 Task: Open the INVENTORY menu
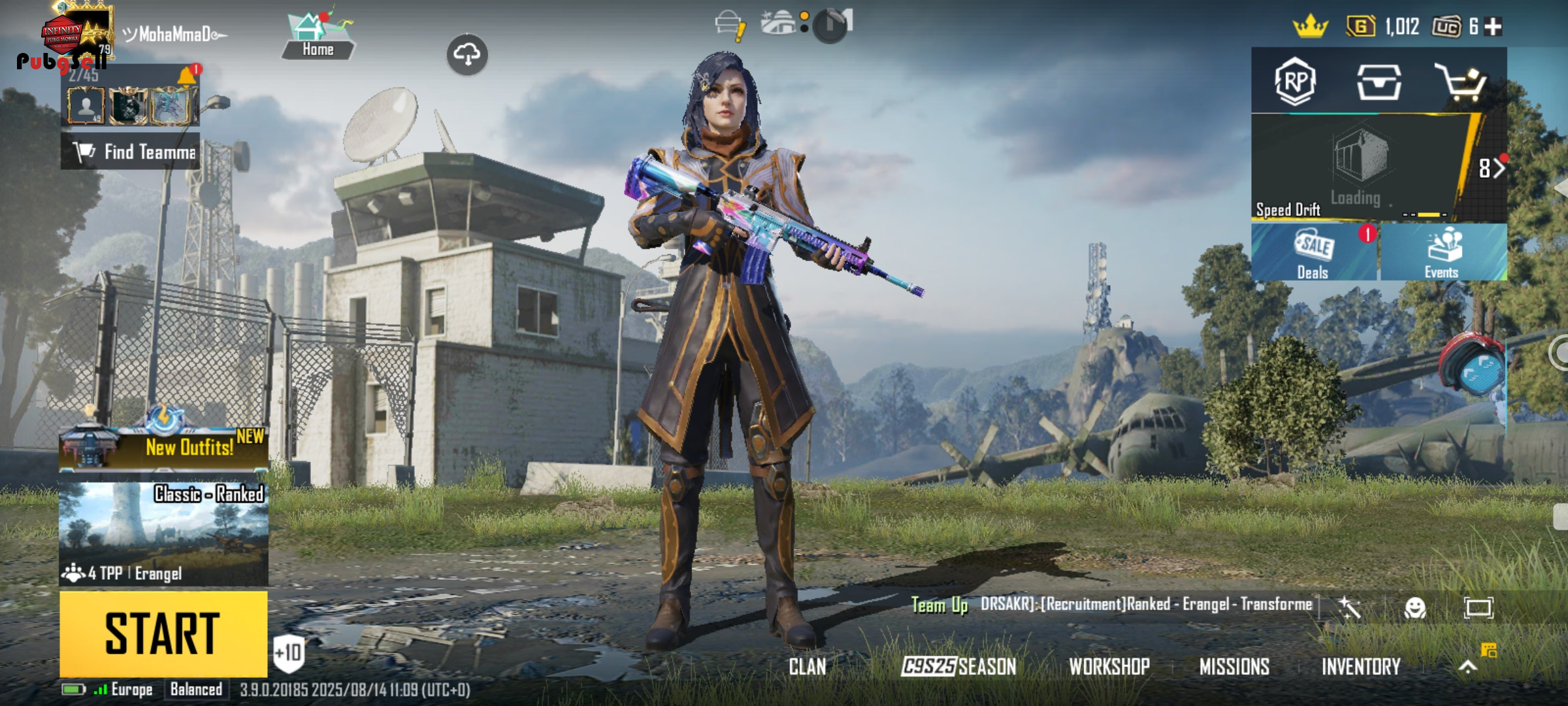click(x=1361, y=667)
